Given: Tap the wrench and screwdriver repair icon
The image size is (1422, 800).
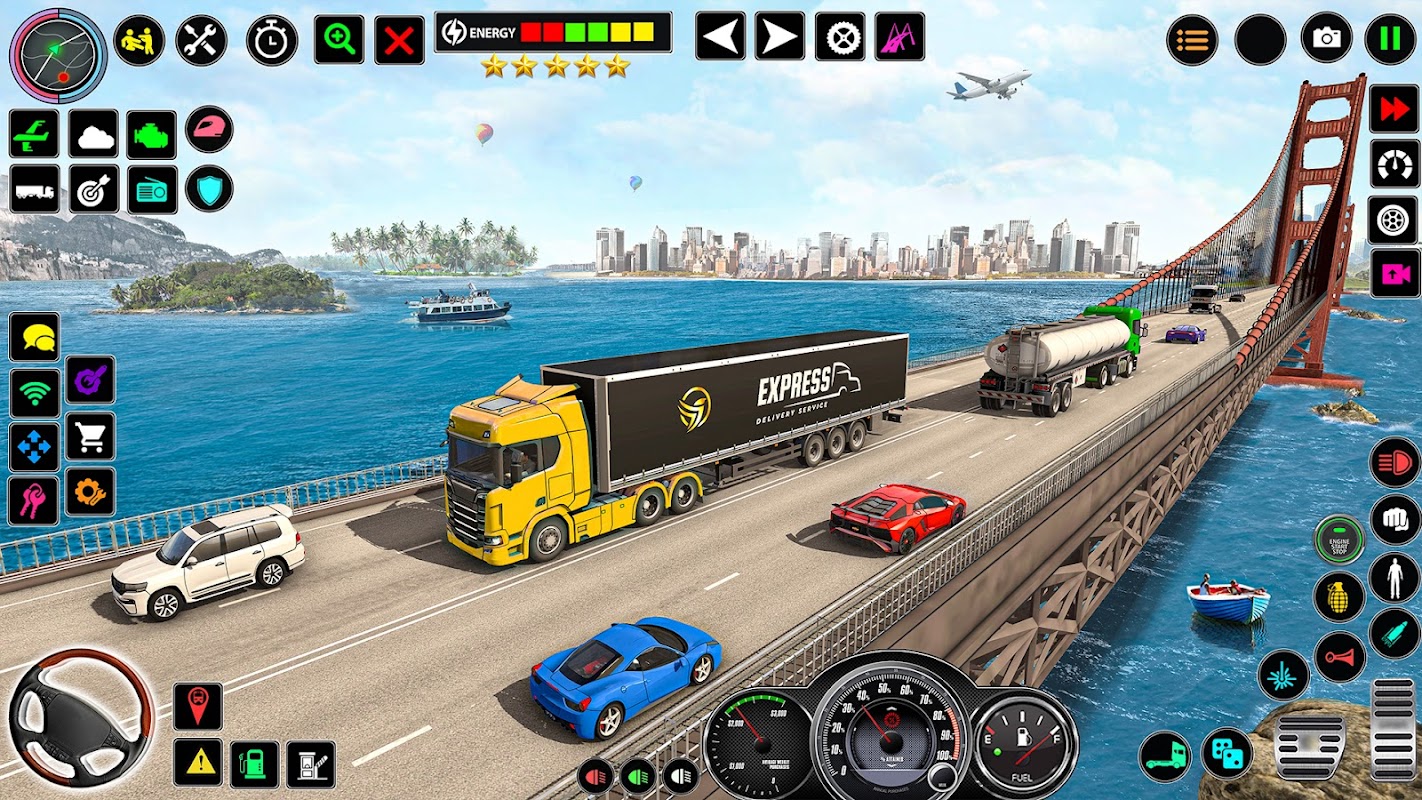Looking at the screenshot, I should point(201,40).
